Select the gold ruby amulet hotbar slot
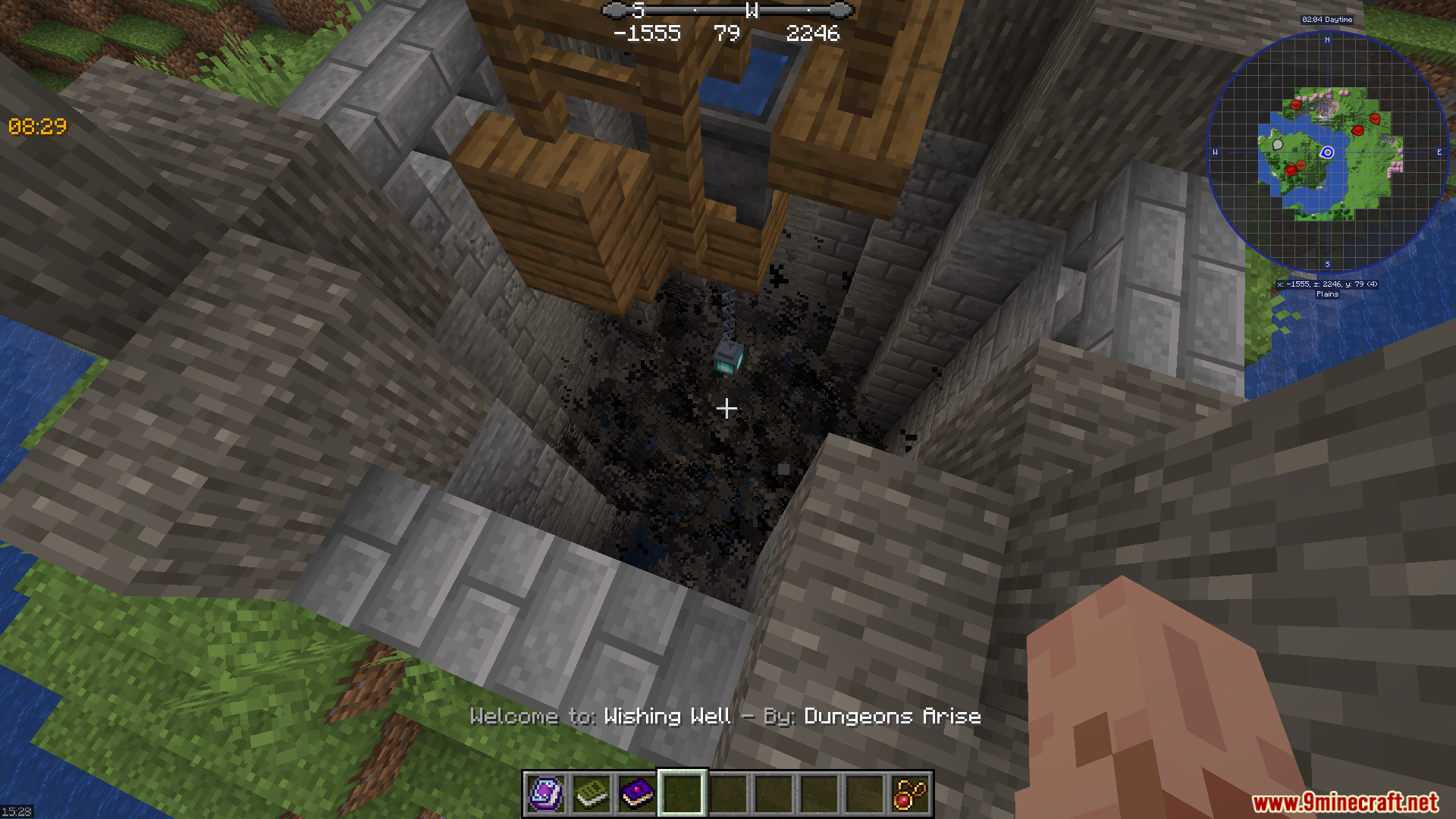This screenshot has height=819, width=1456. pyautogui.click(x=910, y=794)
